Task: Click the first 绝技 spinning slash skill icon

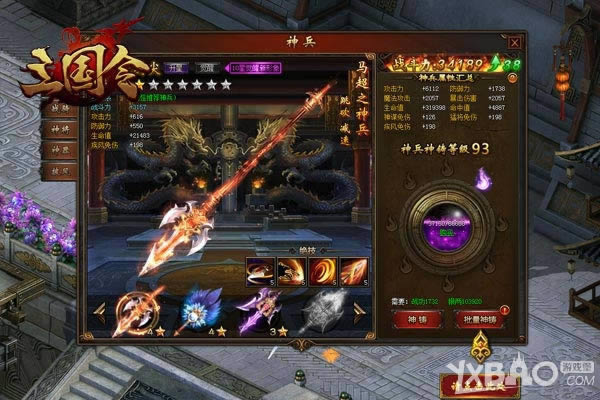Action: click(x=263, y=268)
